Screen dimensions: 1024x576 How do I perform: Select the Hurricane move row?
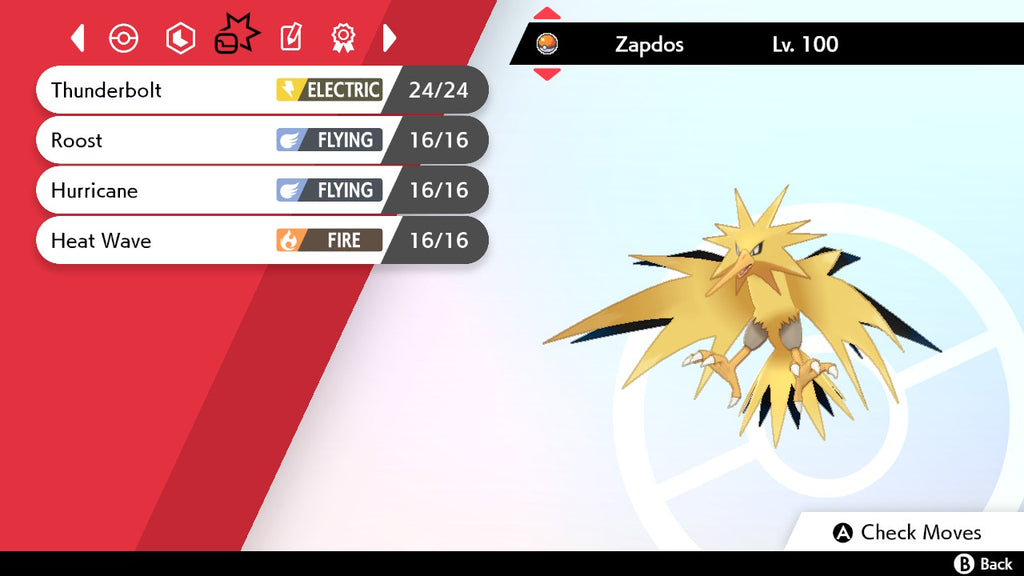point(260,190)
